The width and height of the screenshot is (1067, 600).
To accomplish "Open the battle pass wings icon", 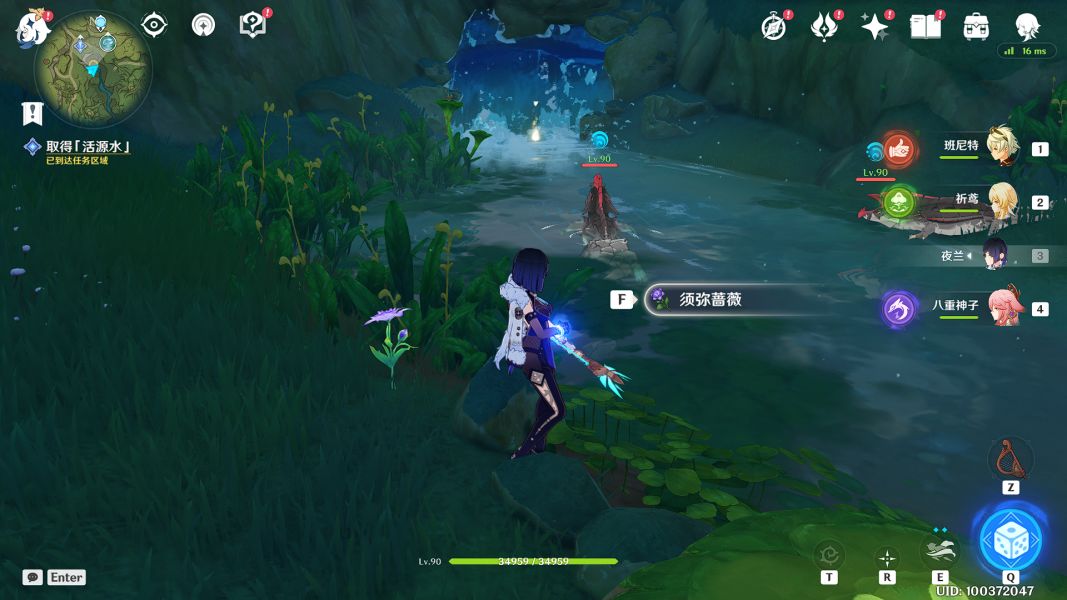I will click(823, 27).
